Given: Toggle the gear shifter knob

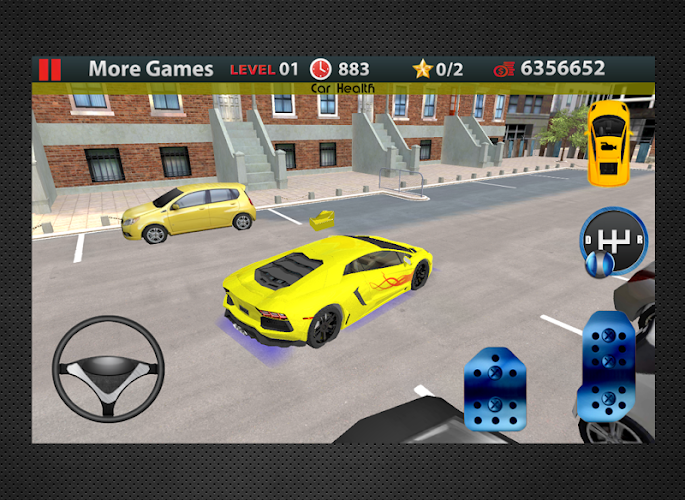Looking at the screenshot, I should tap(612, 241).
